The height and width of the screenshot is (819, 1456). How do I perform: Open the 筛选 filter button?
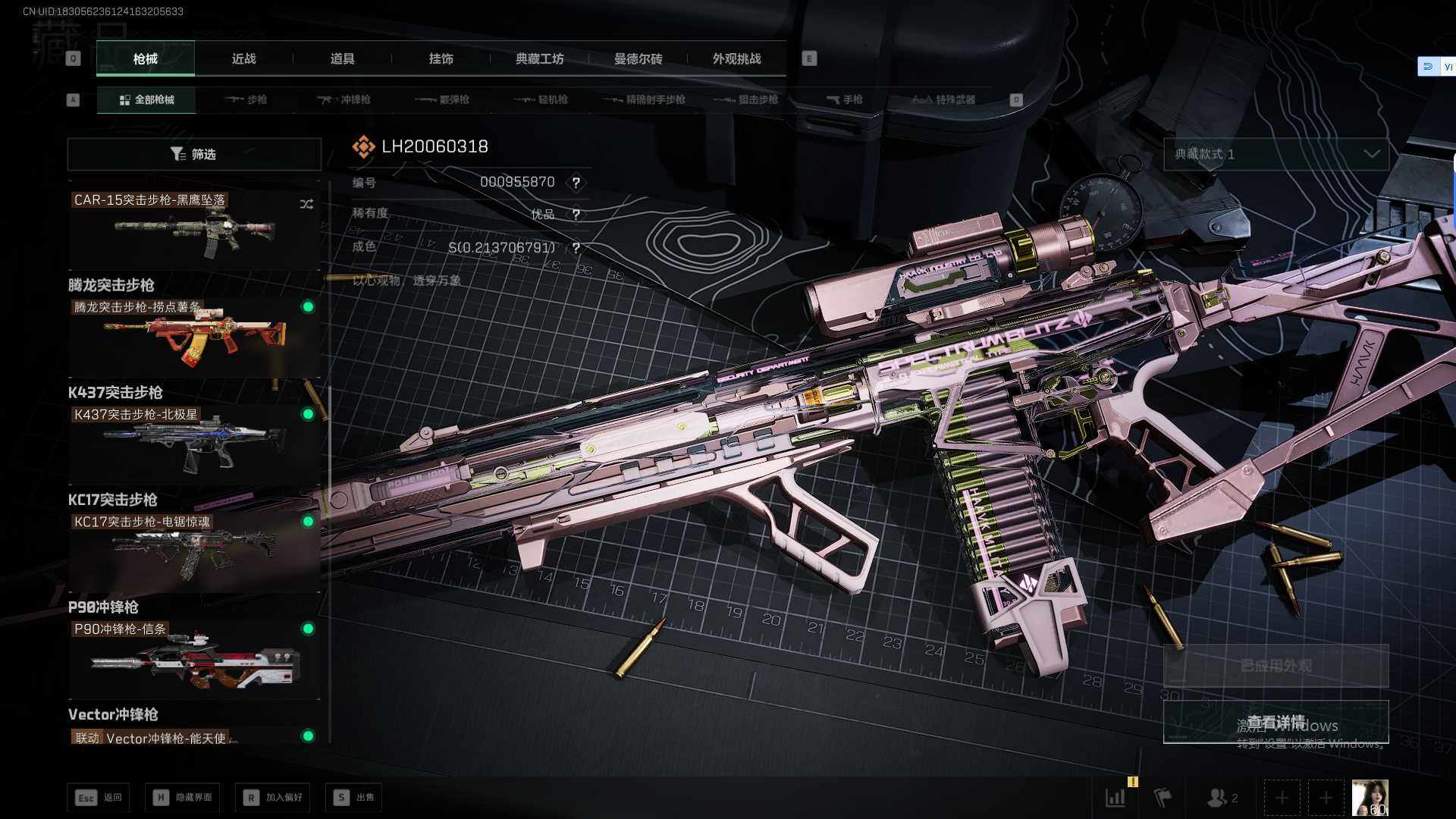[x=194, y=154]
